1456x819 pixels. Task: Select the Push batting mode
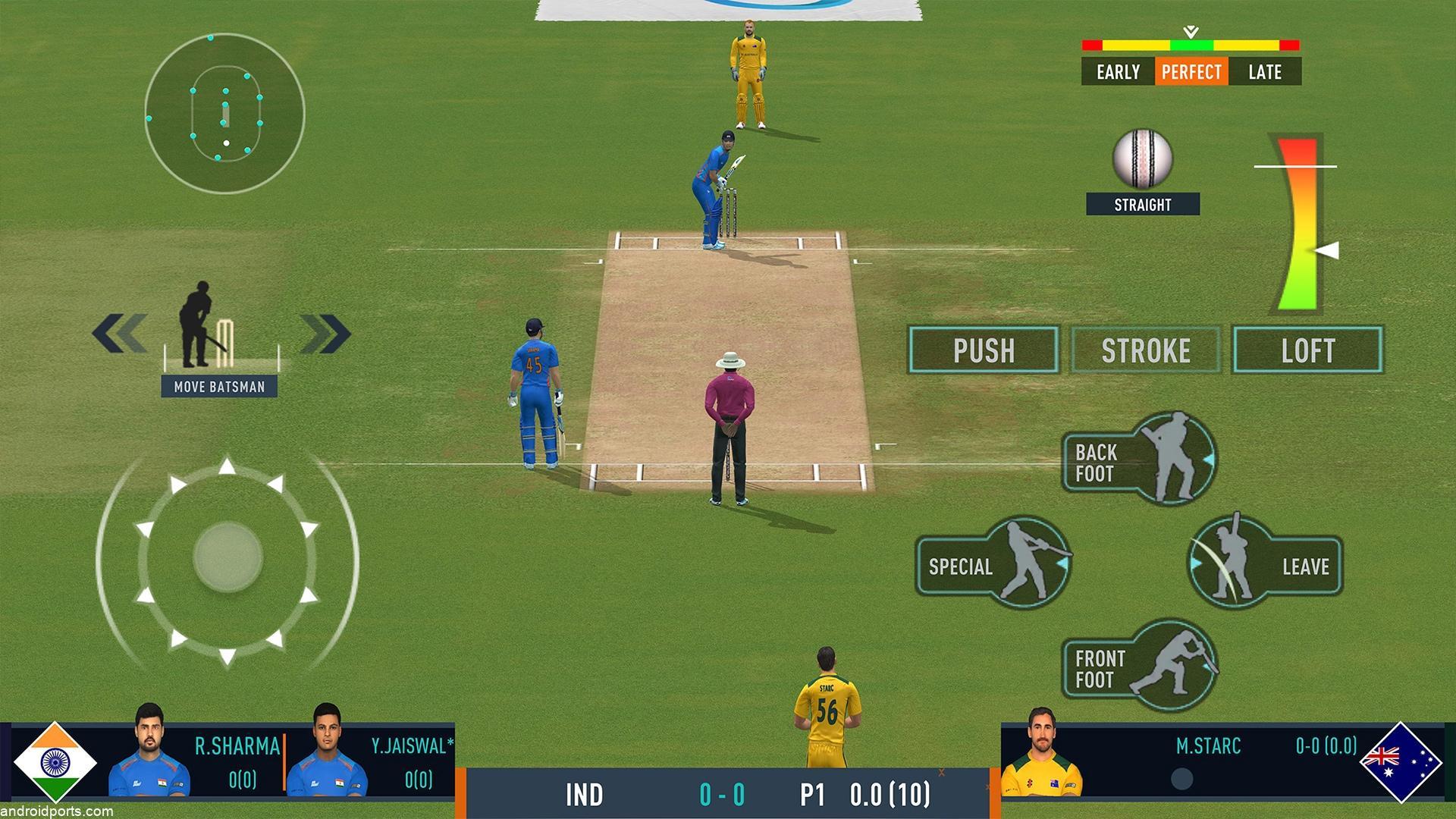click(x=984, y=350)
